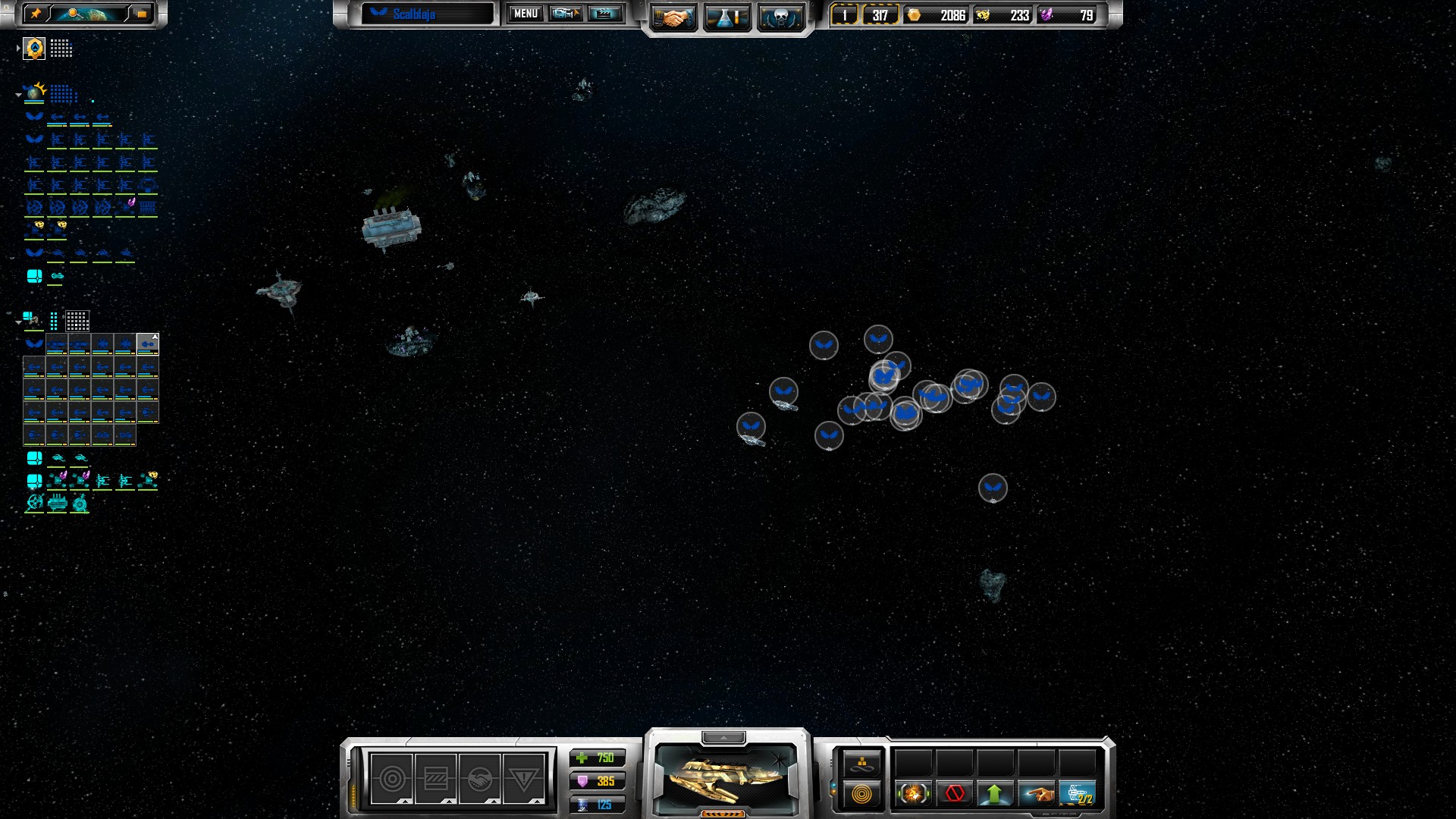Viewport: 1456px width, 819px height.
Task: Open the research flask screen
Action: [x=726, y=17]
